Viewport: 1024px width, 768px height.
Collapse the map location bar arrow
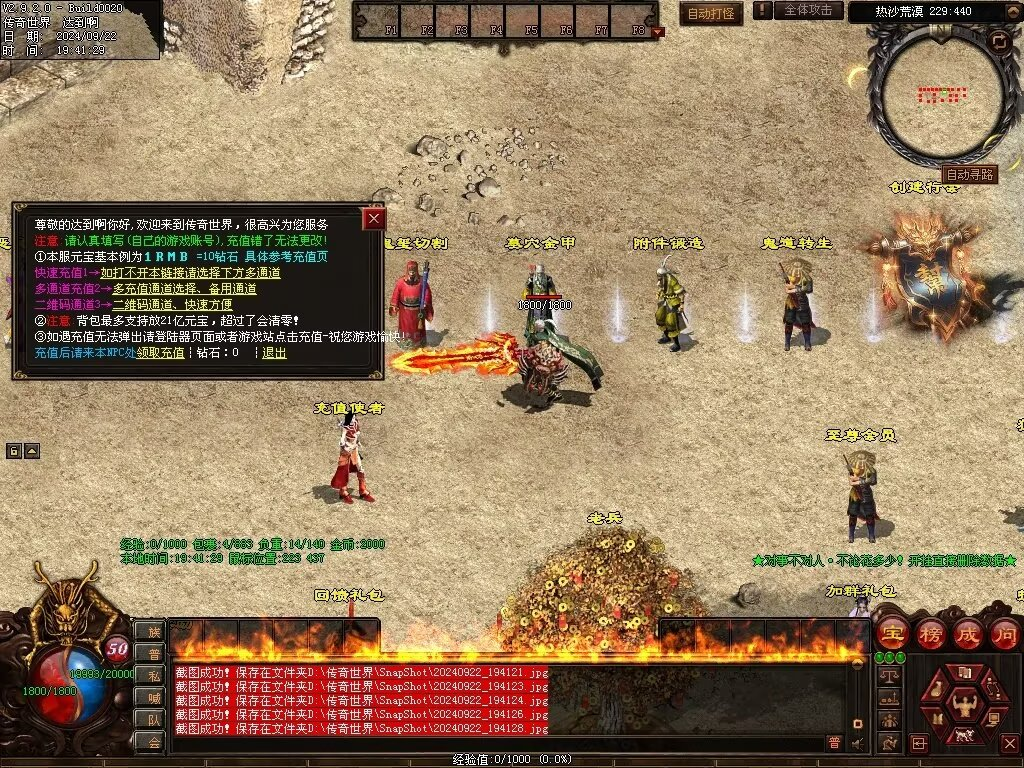click(x=1011, y=12)
